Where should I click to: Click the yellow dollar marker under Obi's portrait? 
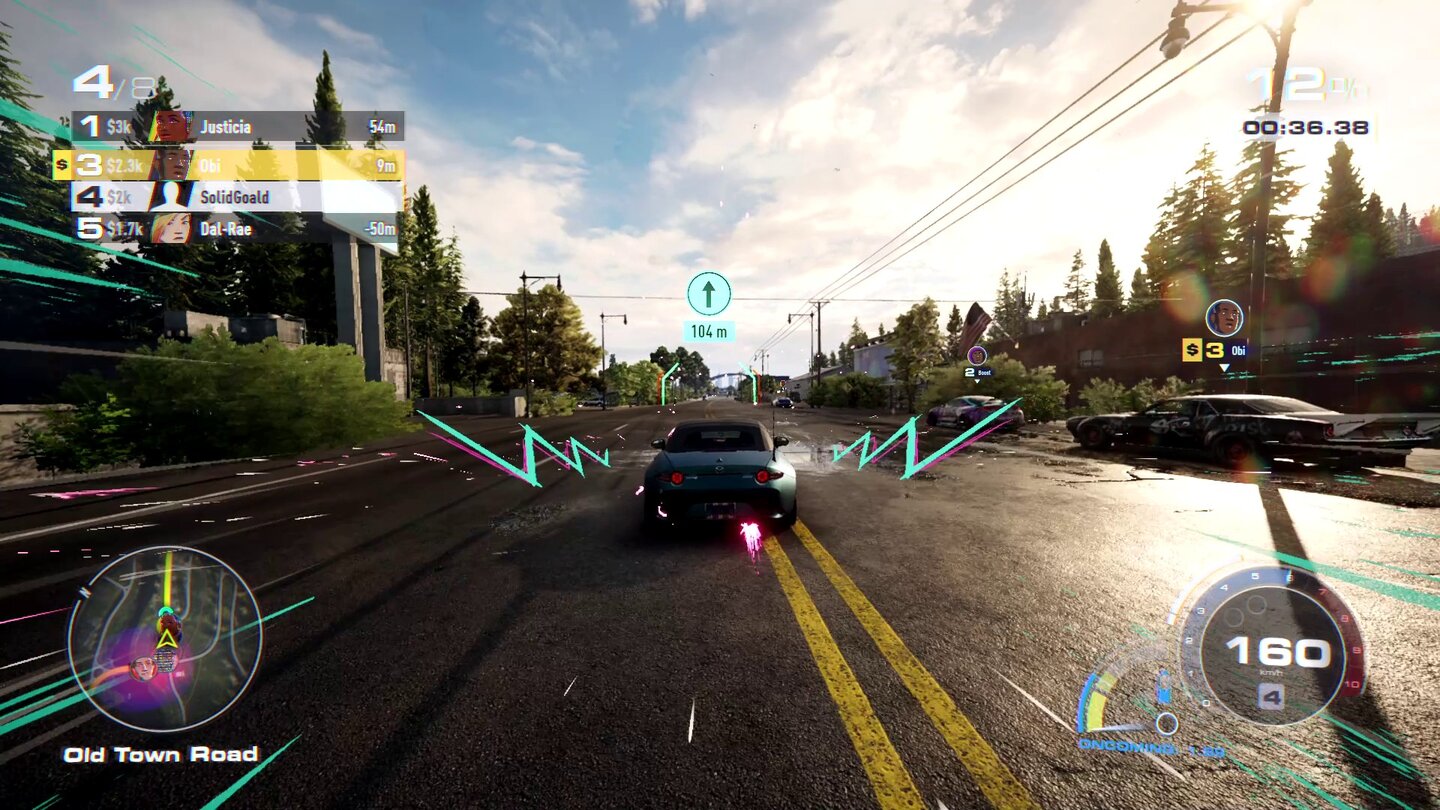[x=1193, y=351]
